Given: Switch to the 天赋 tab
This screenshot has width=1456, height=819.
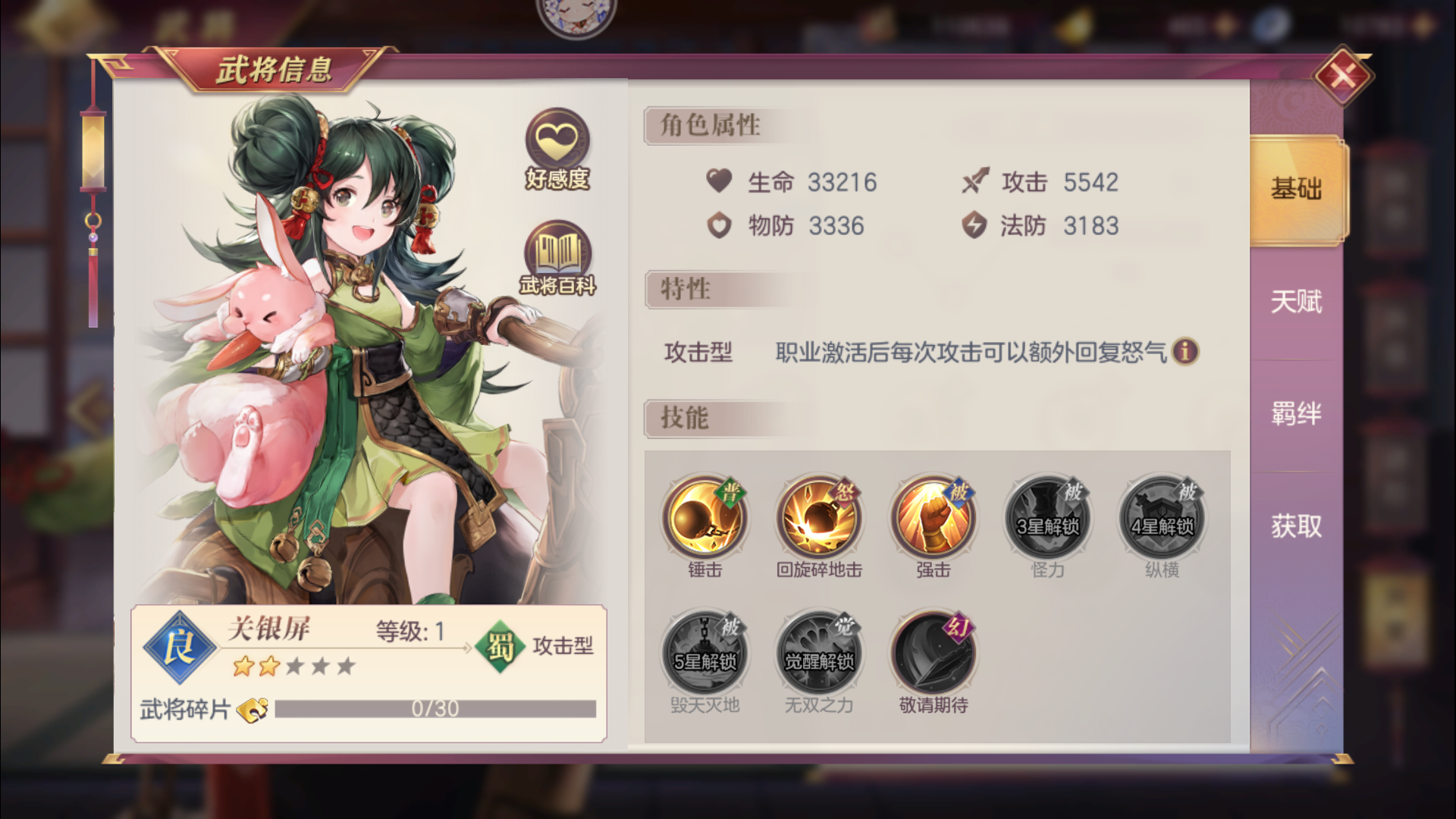Looking at the screenshot, I should pyautogui.click(x=1294, y=302).
